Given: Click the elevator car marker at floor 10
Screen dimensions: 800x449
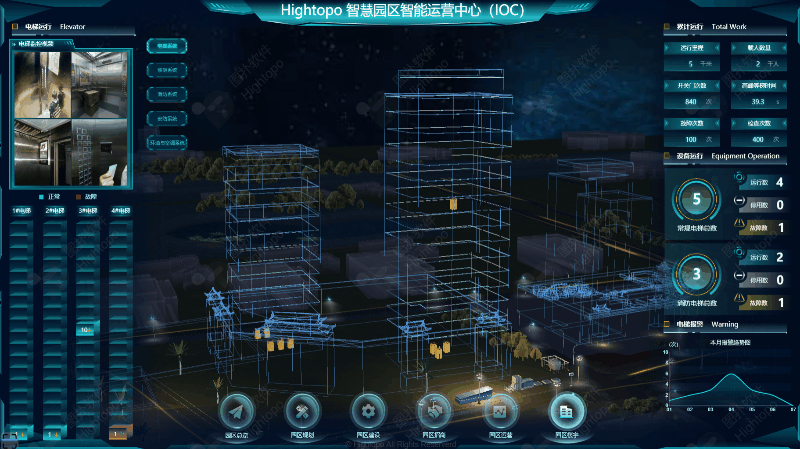Looking at the screenshot, I should (87, 328).
